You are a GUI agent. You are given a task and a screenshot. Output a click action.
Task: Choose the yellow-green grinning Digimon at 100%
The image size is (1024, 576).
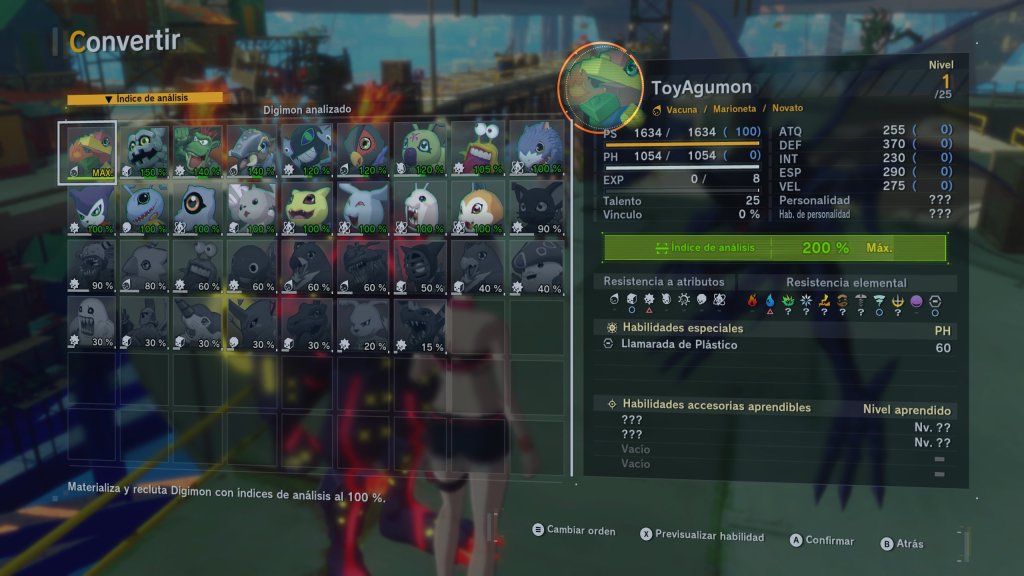click(x=311, y=209)
